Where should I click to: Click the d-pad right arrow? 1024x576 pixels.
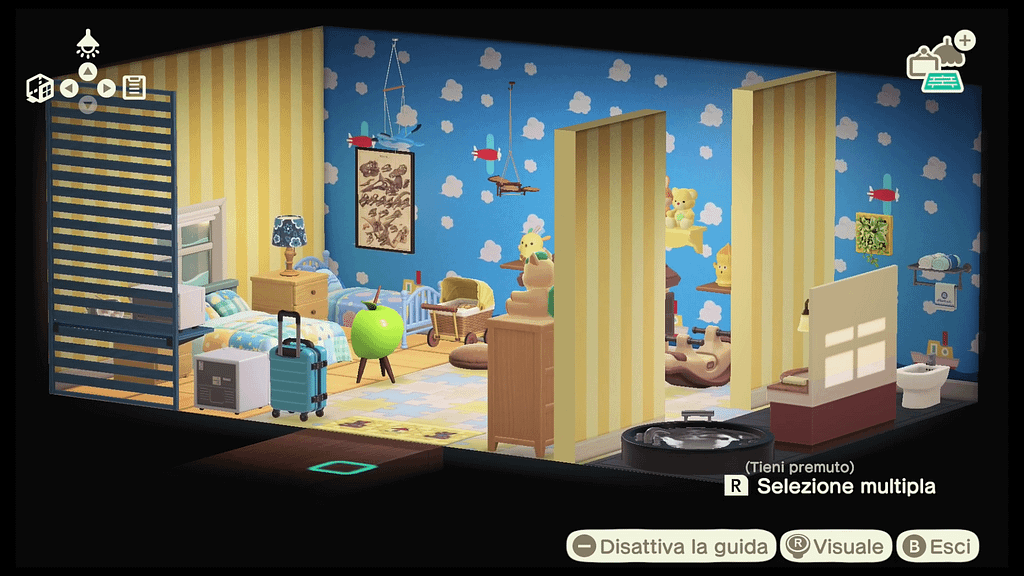click(106, 88)
